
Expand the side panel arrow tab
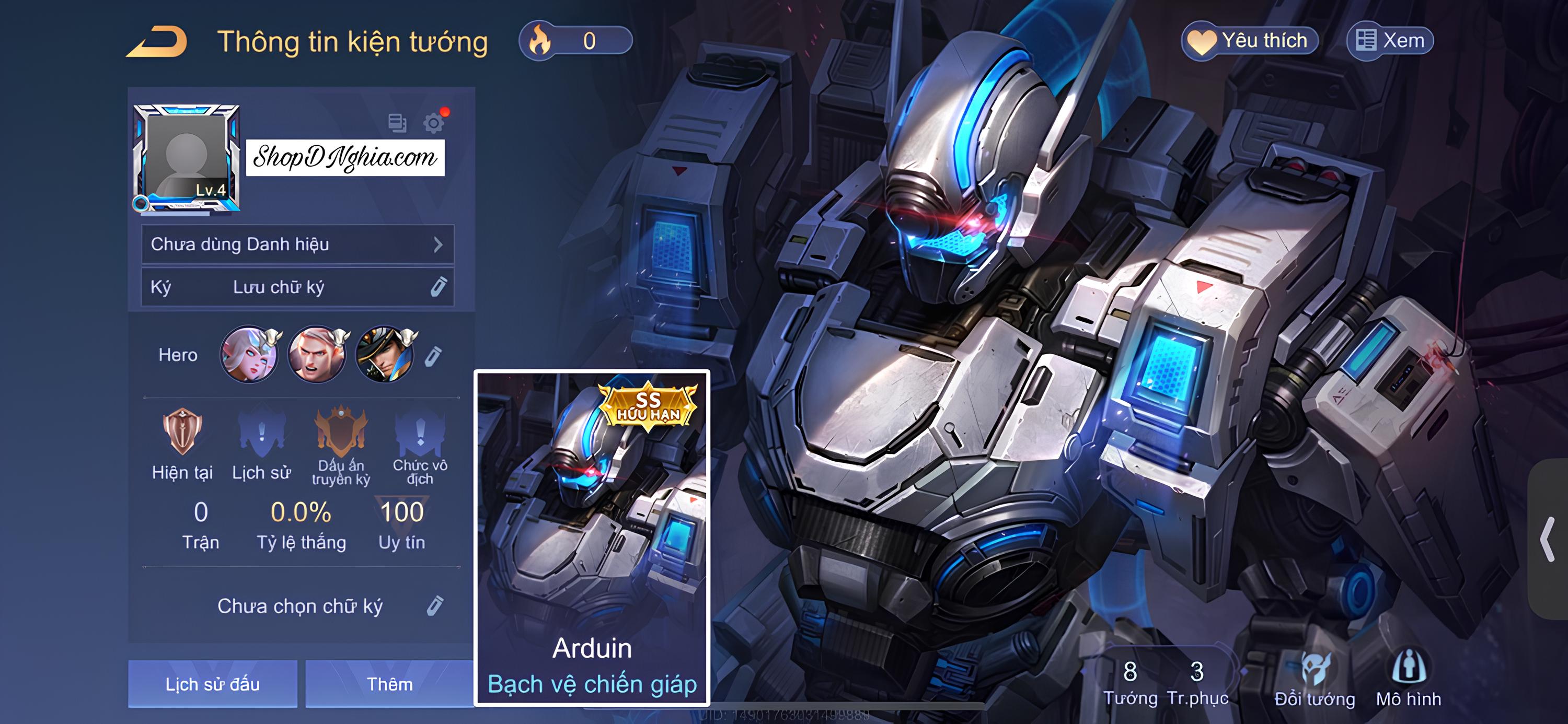[x=1548, y=539]
